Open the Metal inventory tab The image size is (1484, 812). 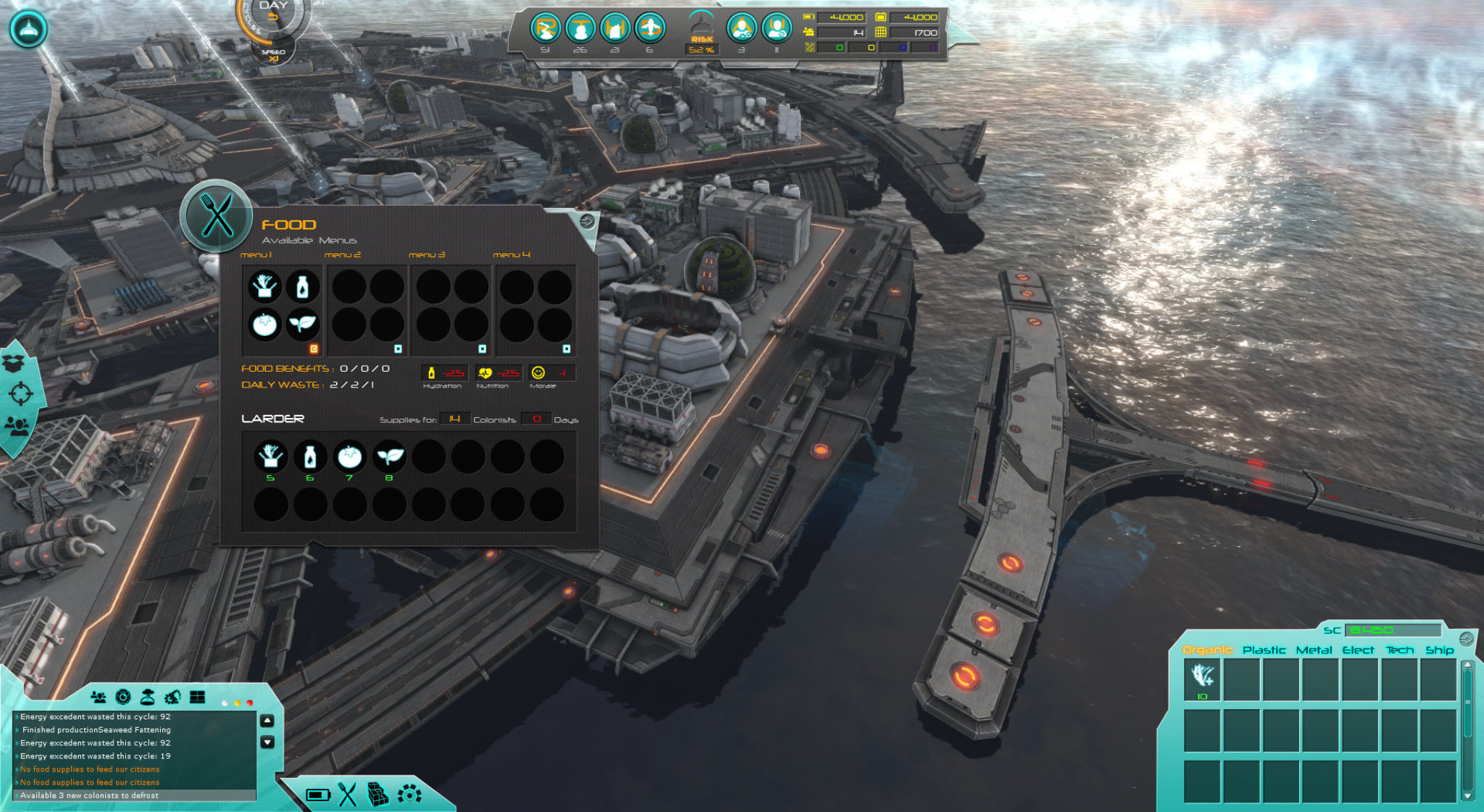[x=1314, y=650]
